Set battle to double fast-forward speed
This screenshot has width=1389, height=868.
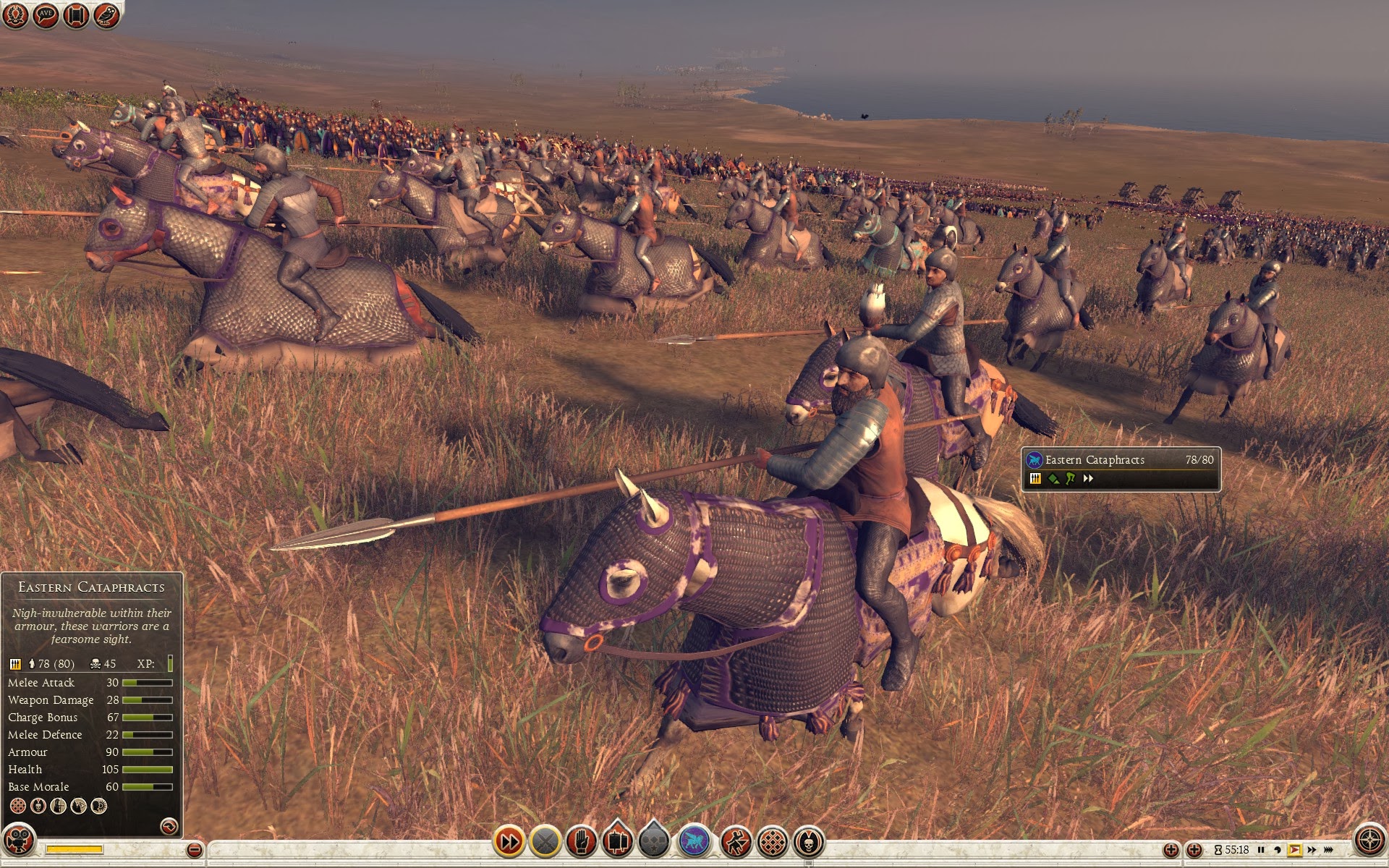coord(1312,850)
